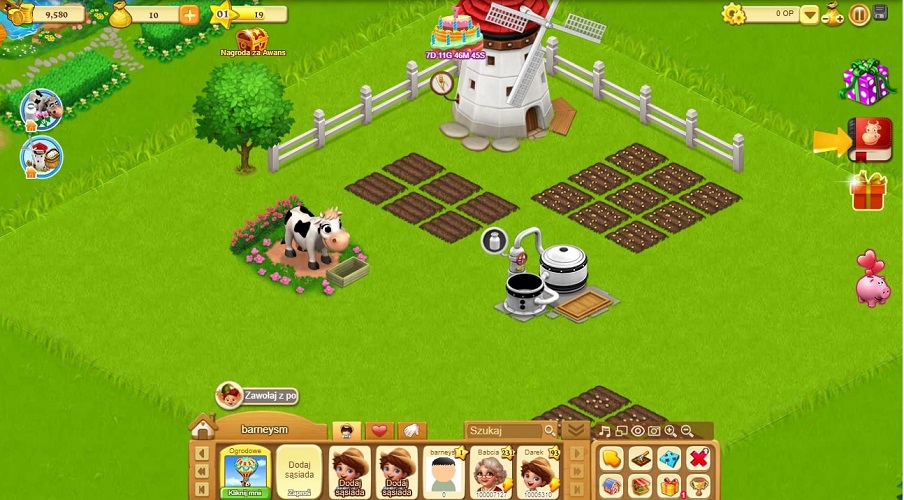
Task: Open the purple polka-dot gift box
Action: coord(864,81)
